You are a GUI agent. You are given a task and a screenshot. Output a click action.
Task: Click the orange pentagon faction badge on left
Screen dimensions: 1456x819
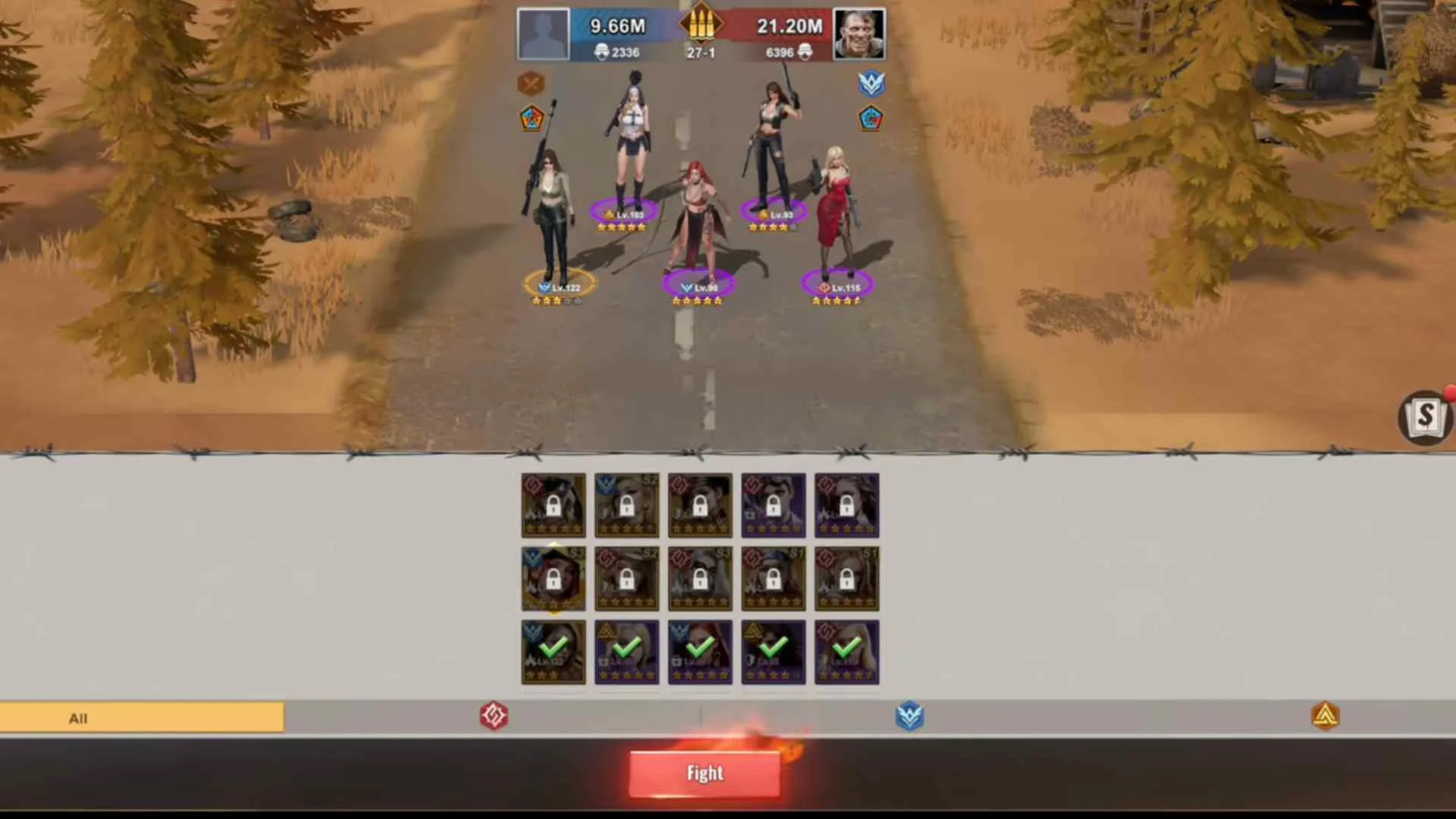[x=531, y=119]
